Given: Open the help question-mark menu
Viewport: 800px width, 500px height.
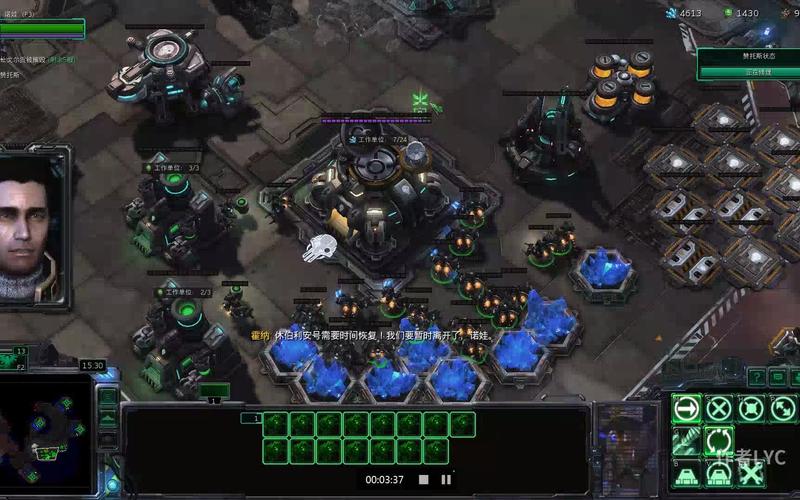Looking at the screenshot, I should pos(755,376).
